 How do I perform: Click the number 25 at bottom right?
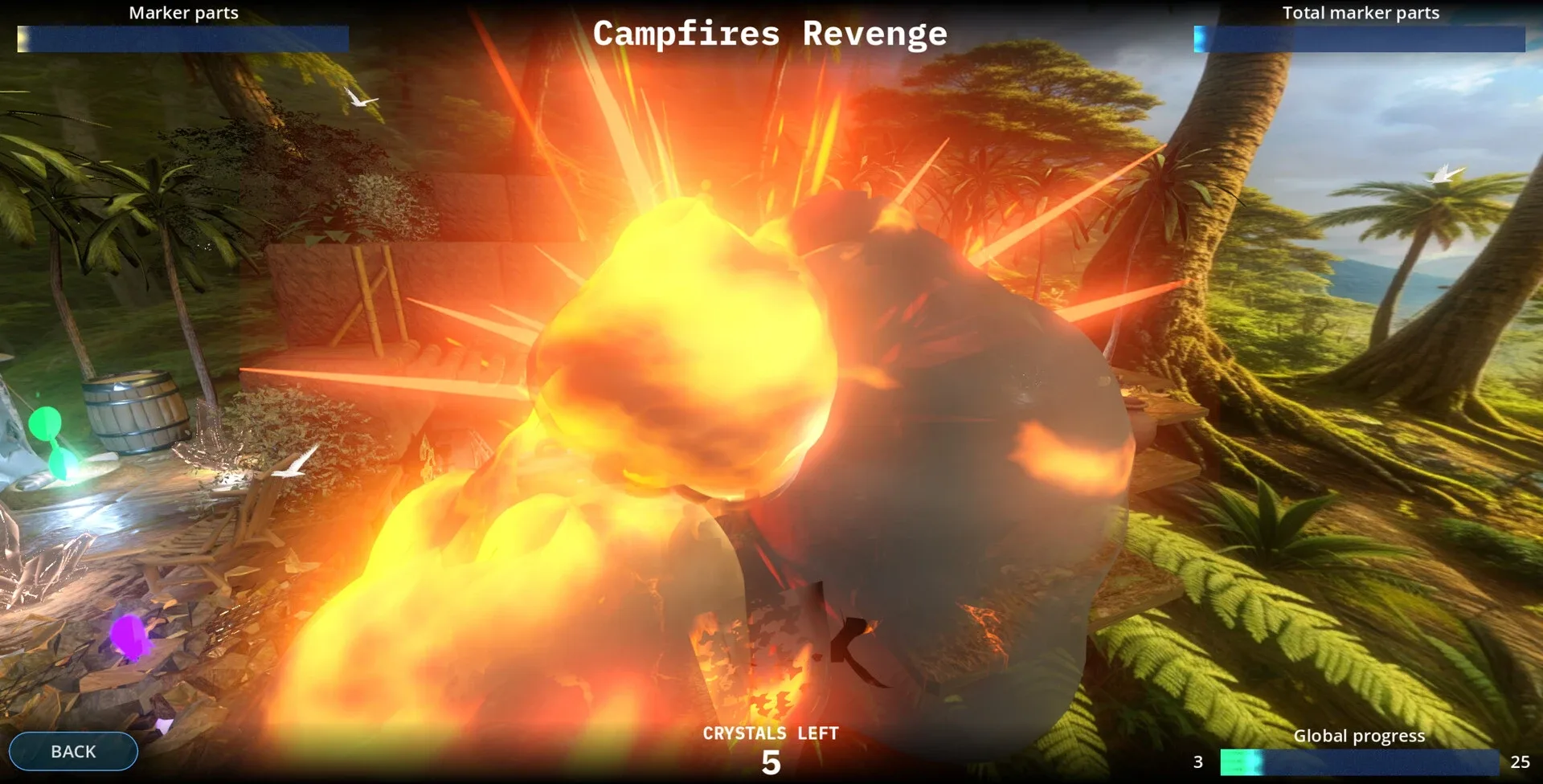(1518, 760)
